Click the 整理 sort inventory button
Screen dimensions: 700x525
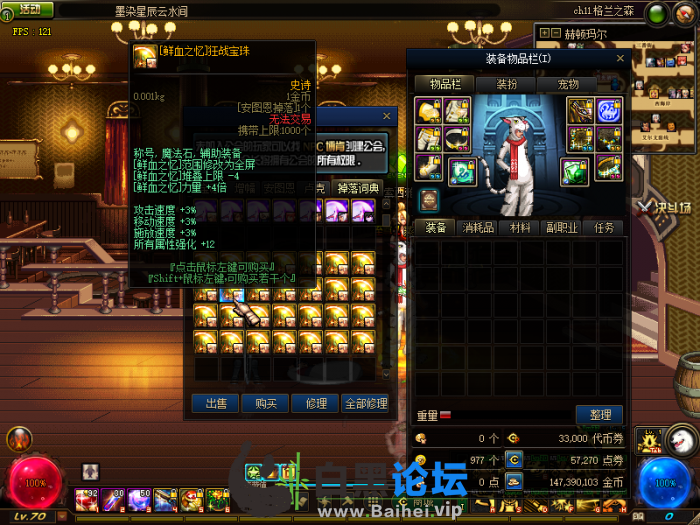[600, 415]
